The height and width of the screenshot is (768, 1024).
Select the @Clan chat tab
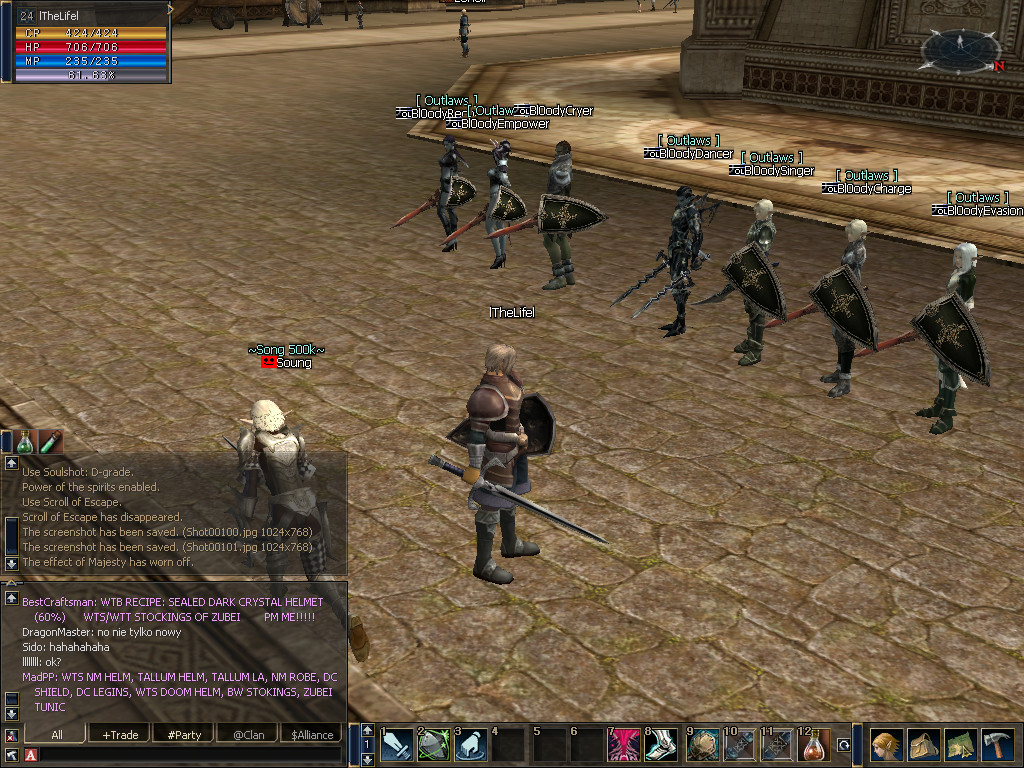click(x=248, y=734)
